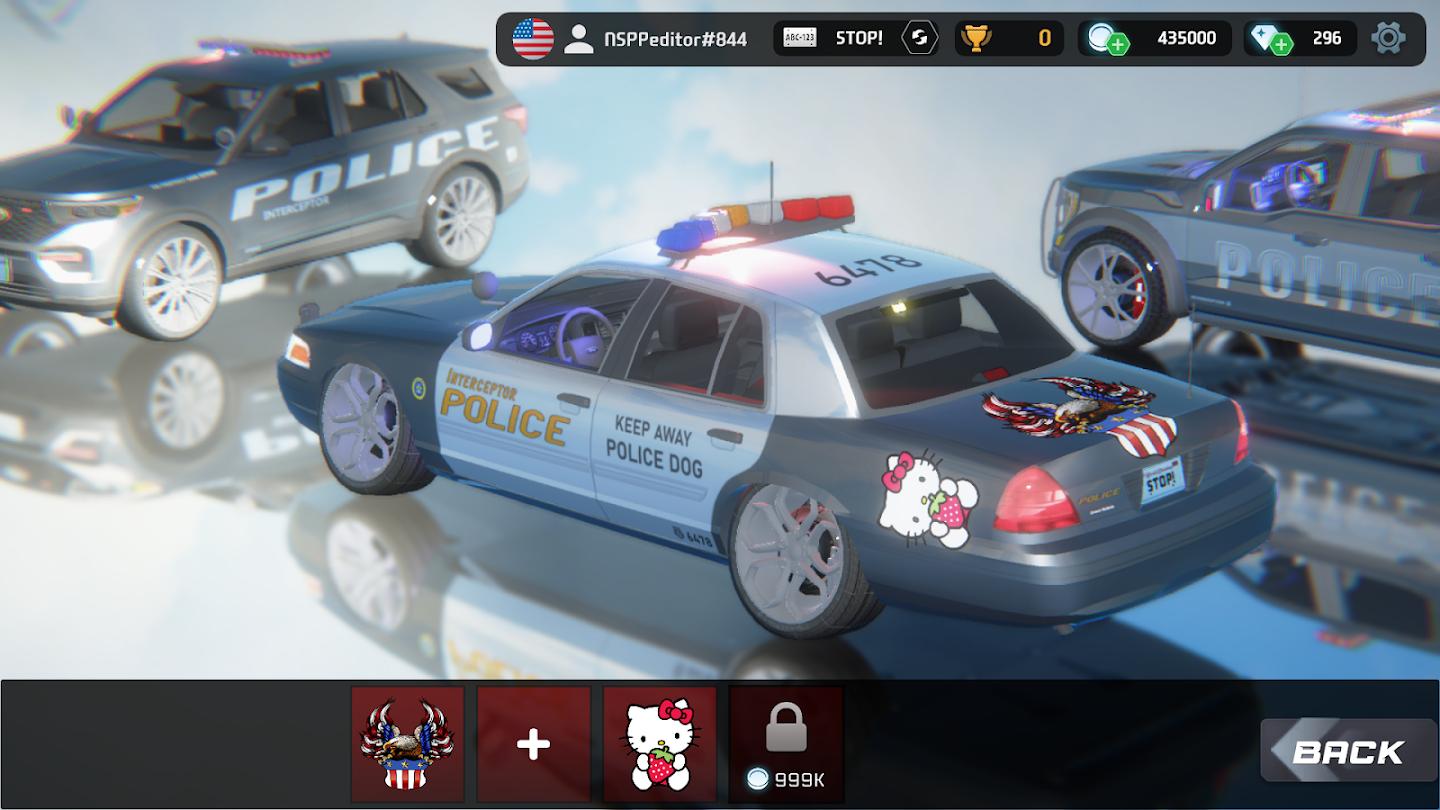This screenshot has width=1440, height=810.
Task: Select the eagle shield decal slot
Action: point(408,743)
